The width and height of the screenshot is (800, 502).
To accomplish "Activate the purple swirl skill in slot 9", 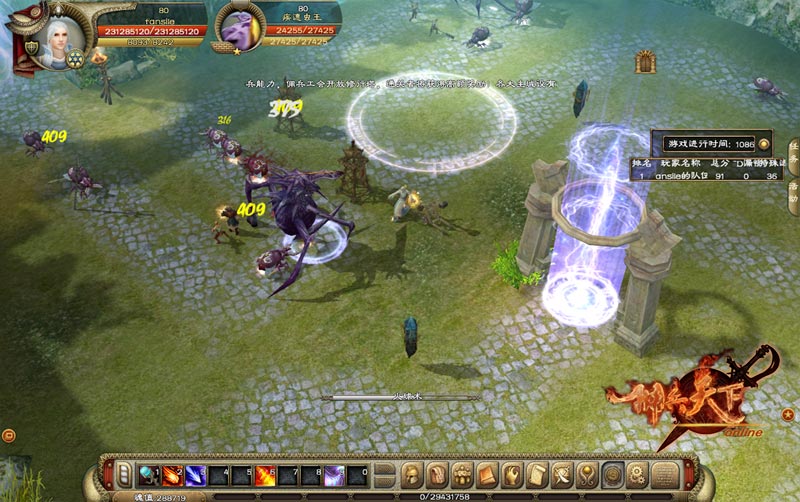I will pos(336,473).
